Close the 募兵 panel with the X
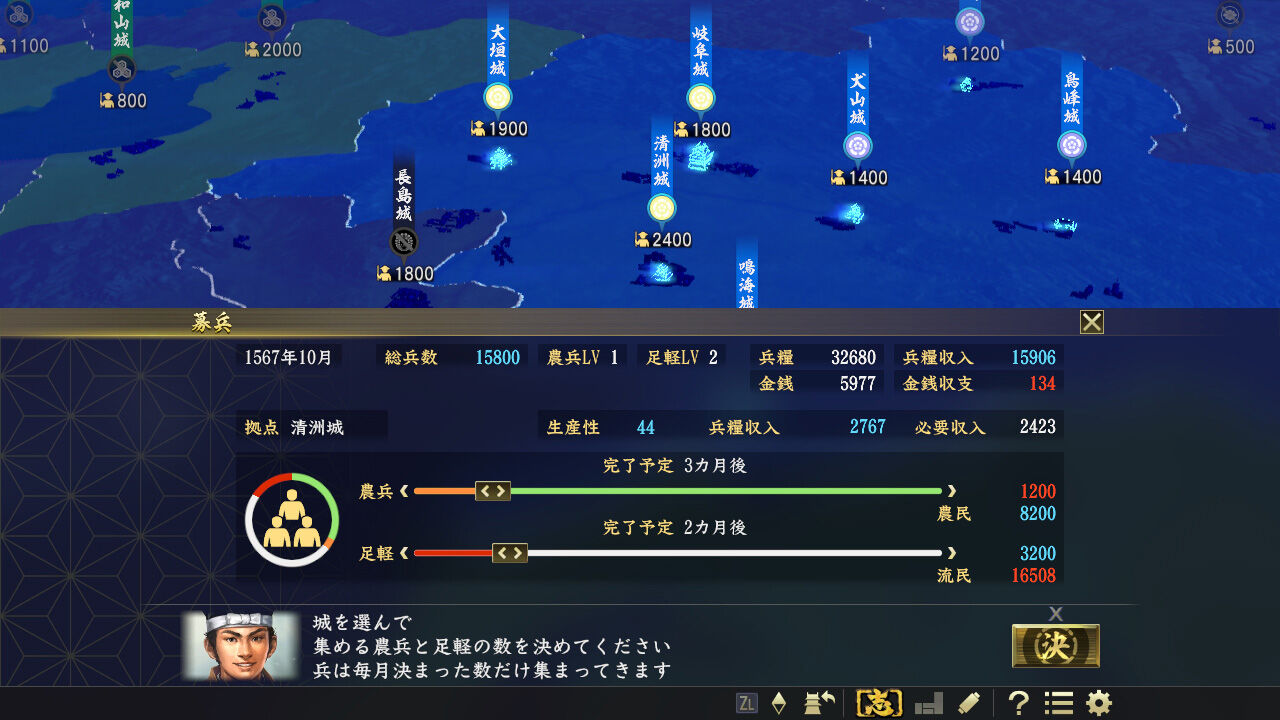Image resolution: width=1280 pixels, height=720 pixels. 1091,322
